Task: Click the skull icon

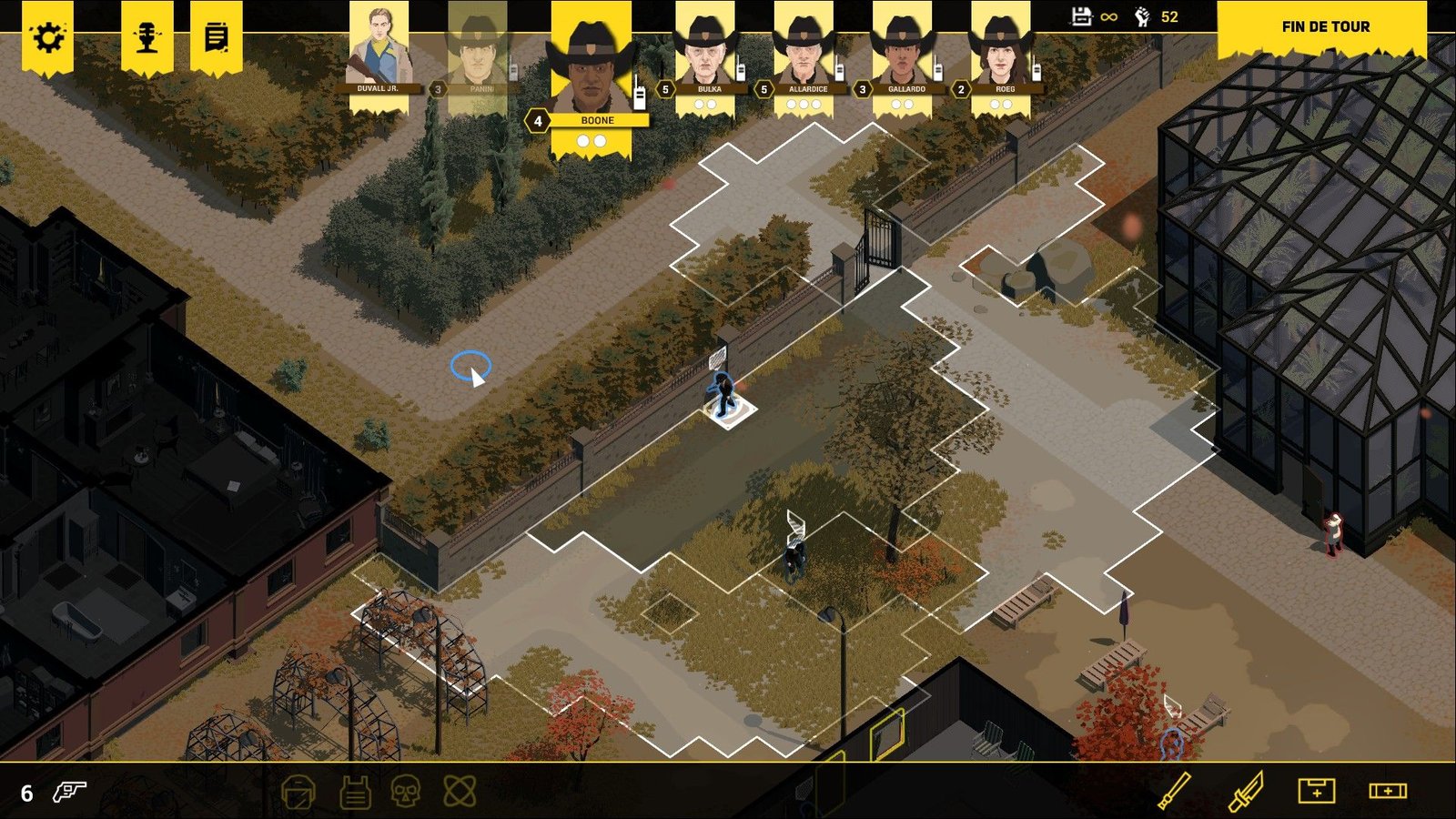Action: [x=406, y=792]
